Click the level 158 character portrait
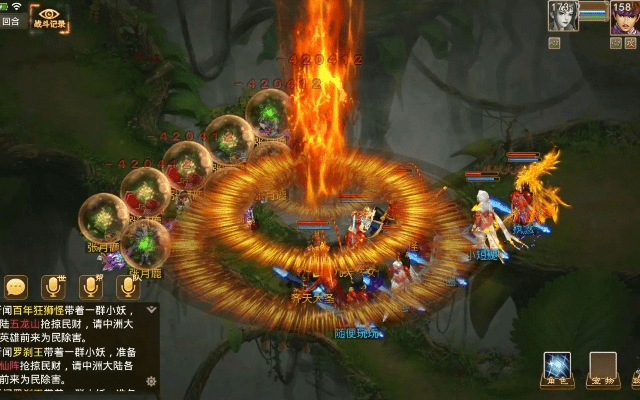Viewport: 640px width, 400px height. click(x=625, y=18)
